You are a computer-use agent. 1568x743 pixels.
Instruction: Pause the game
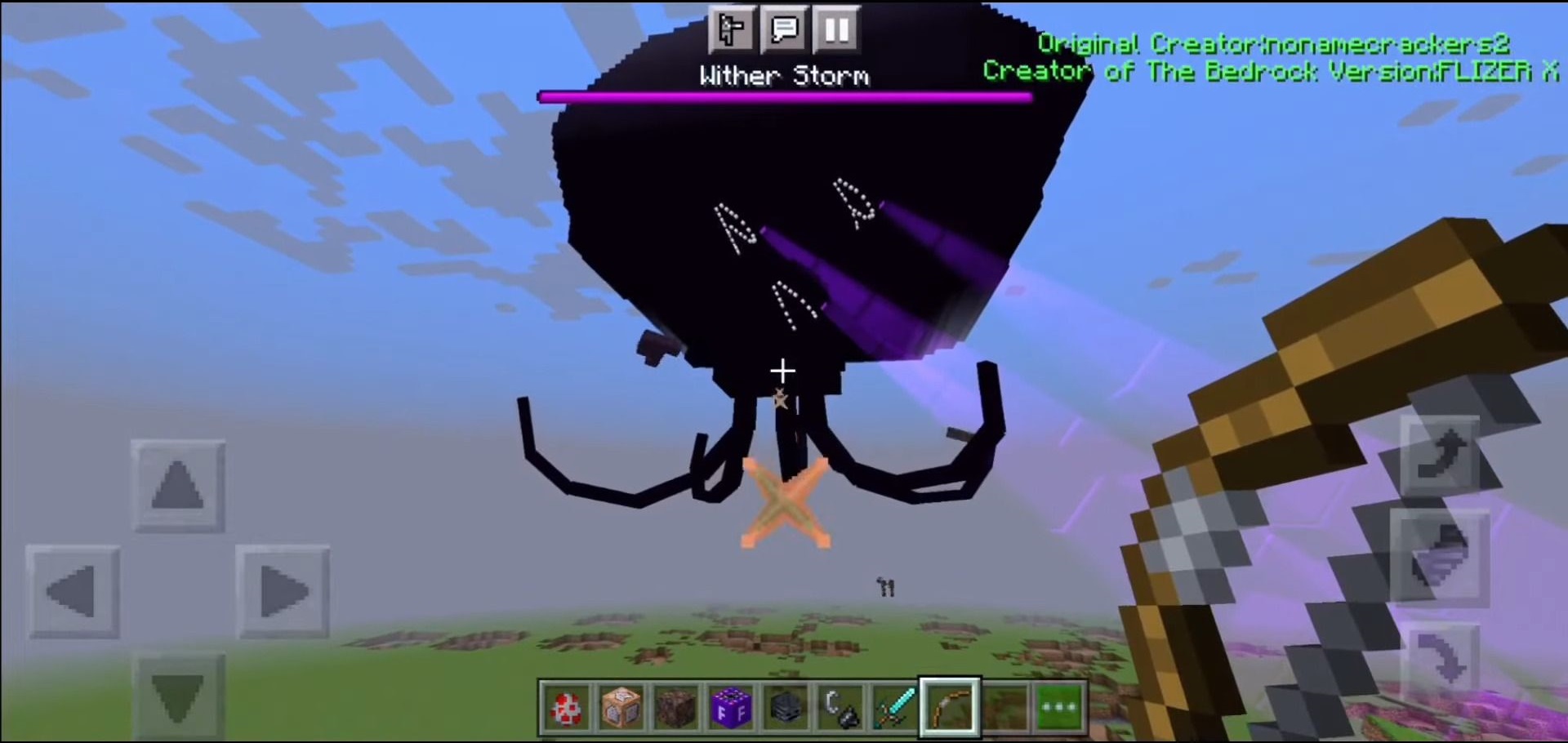click(836, 30)
